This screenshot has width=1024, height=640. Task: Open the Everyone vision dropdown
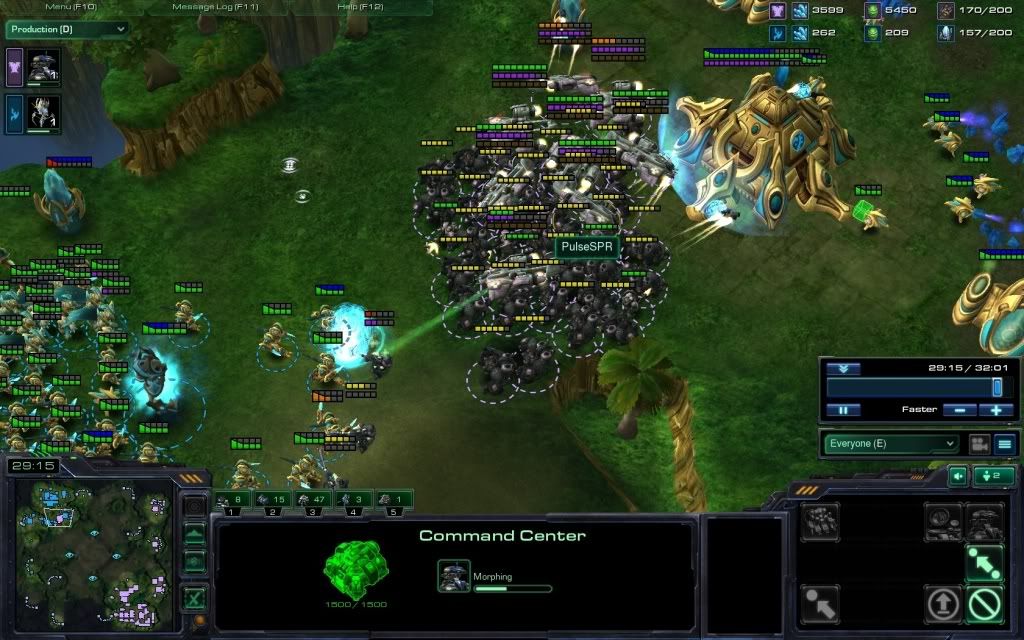tap(890, 443)
